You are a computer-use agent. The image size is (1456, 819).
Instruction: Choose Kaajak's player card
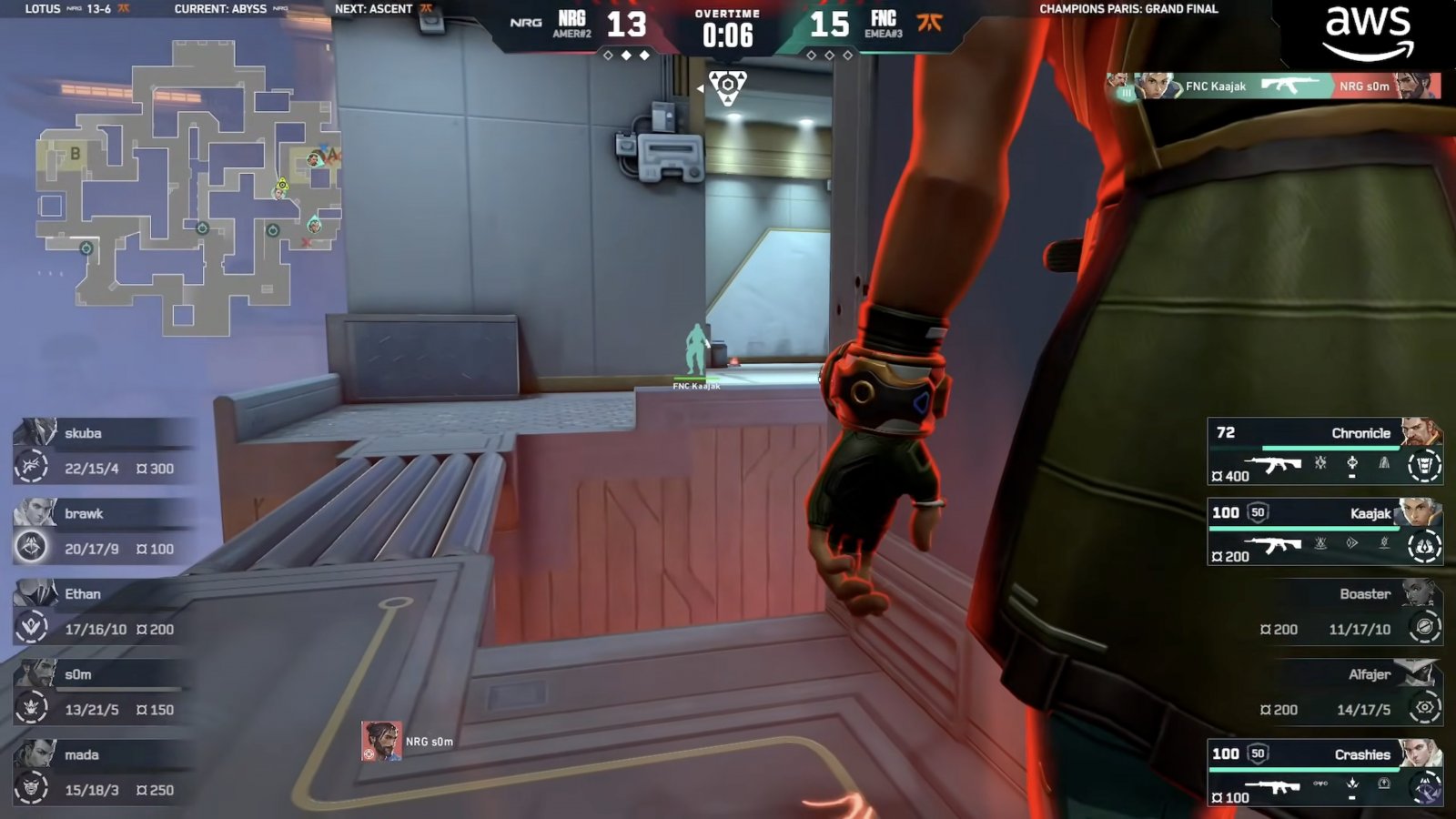tap(1324, 531)
